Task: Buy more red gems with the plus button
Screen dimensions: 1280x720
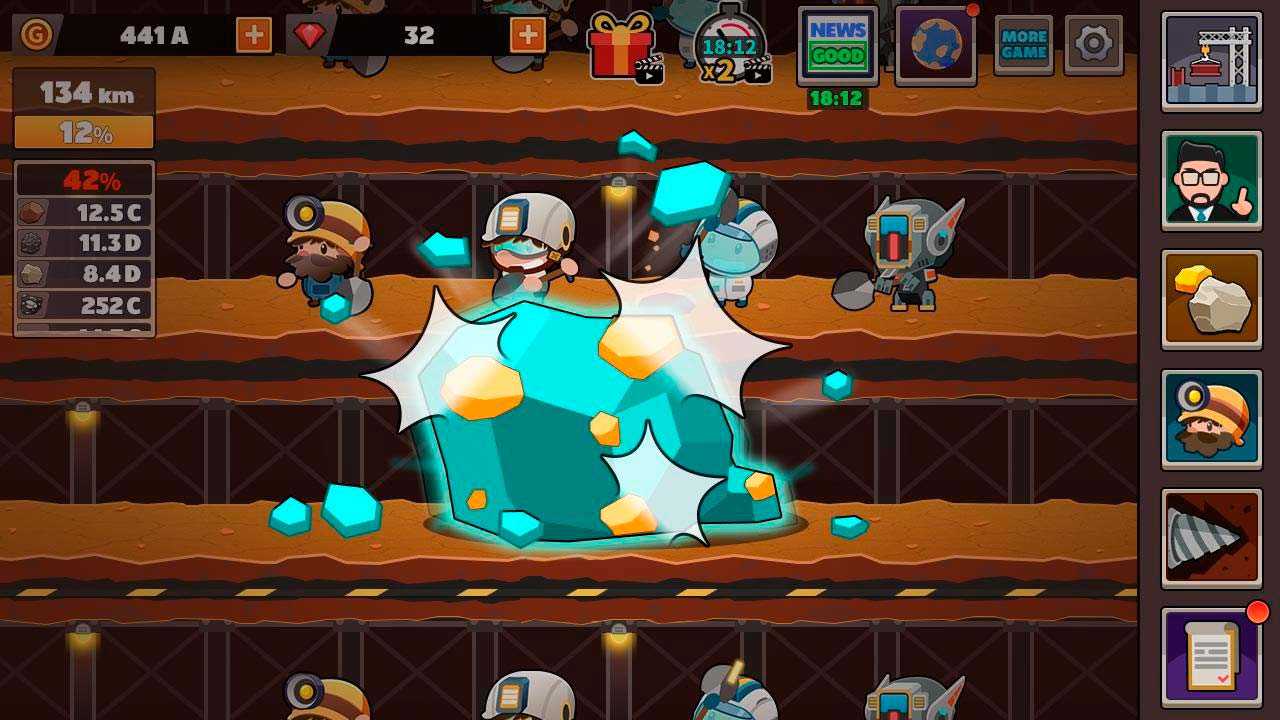Action: point(528,36)
